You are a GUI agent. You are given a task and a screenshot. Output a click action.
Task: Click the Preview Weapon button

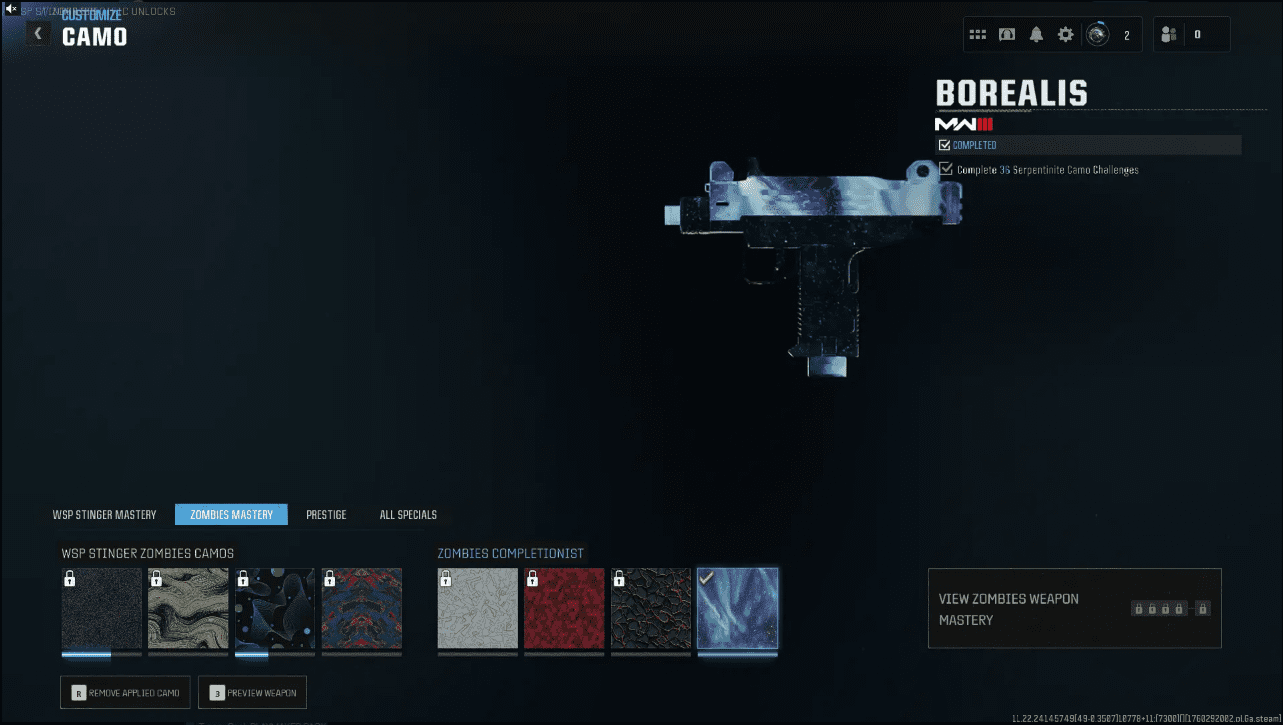pyautogui.click(x=253, y=693)
